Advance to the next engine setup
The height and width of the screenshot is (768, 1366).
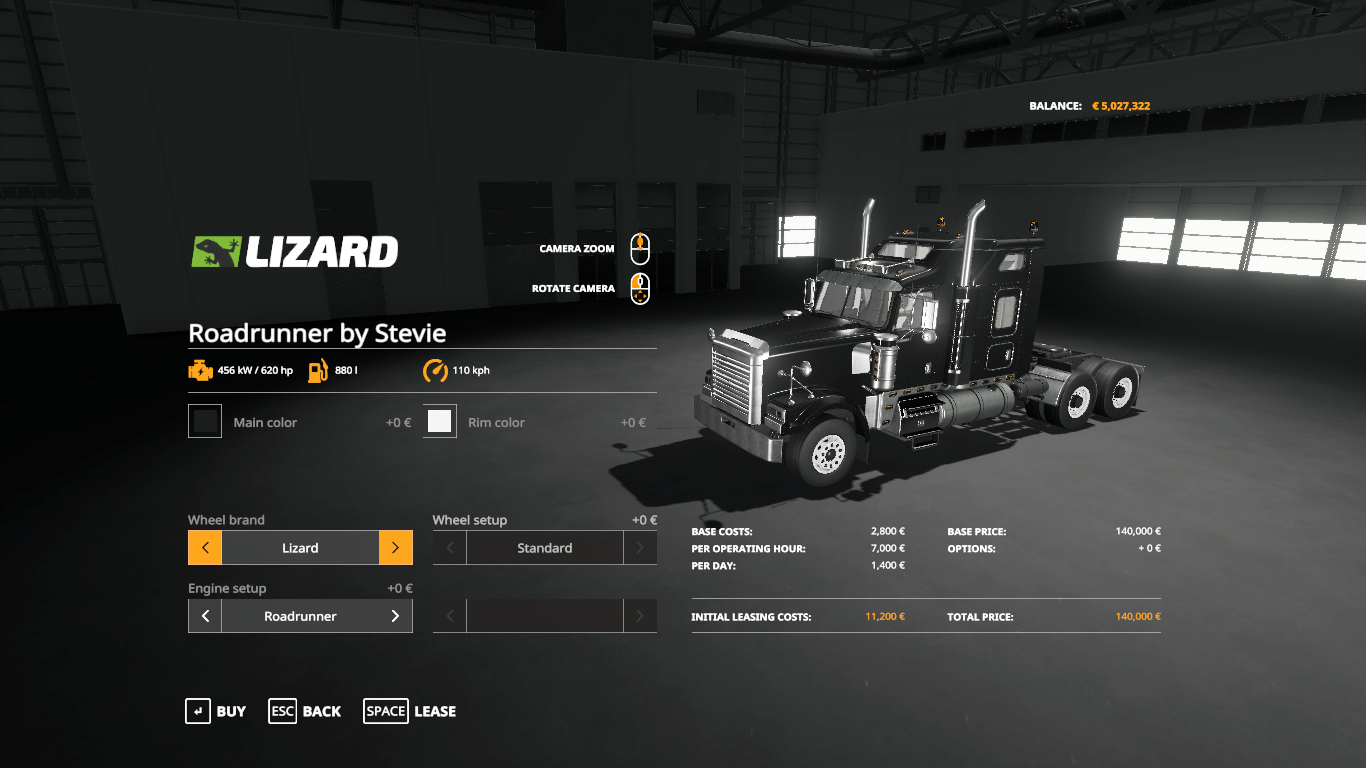(395, 616)
